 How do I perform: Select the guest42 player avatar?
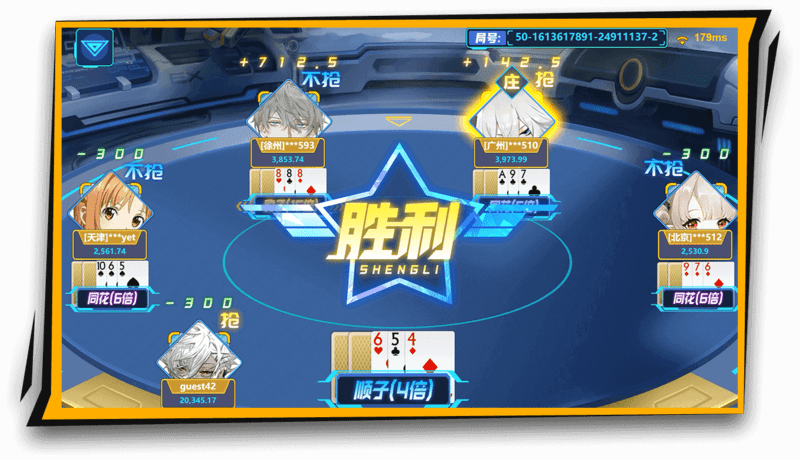click(x=197, y=351)
